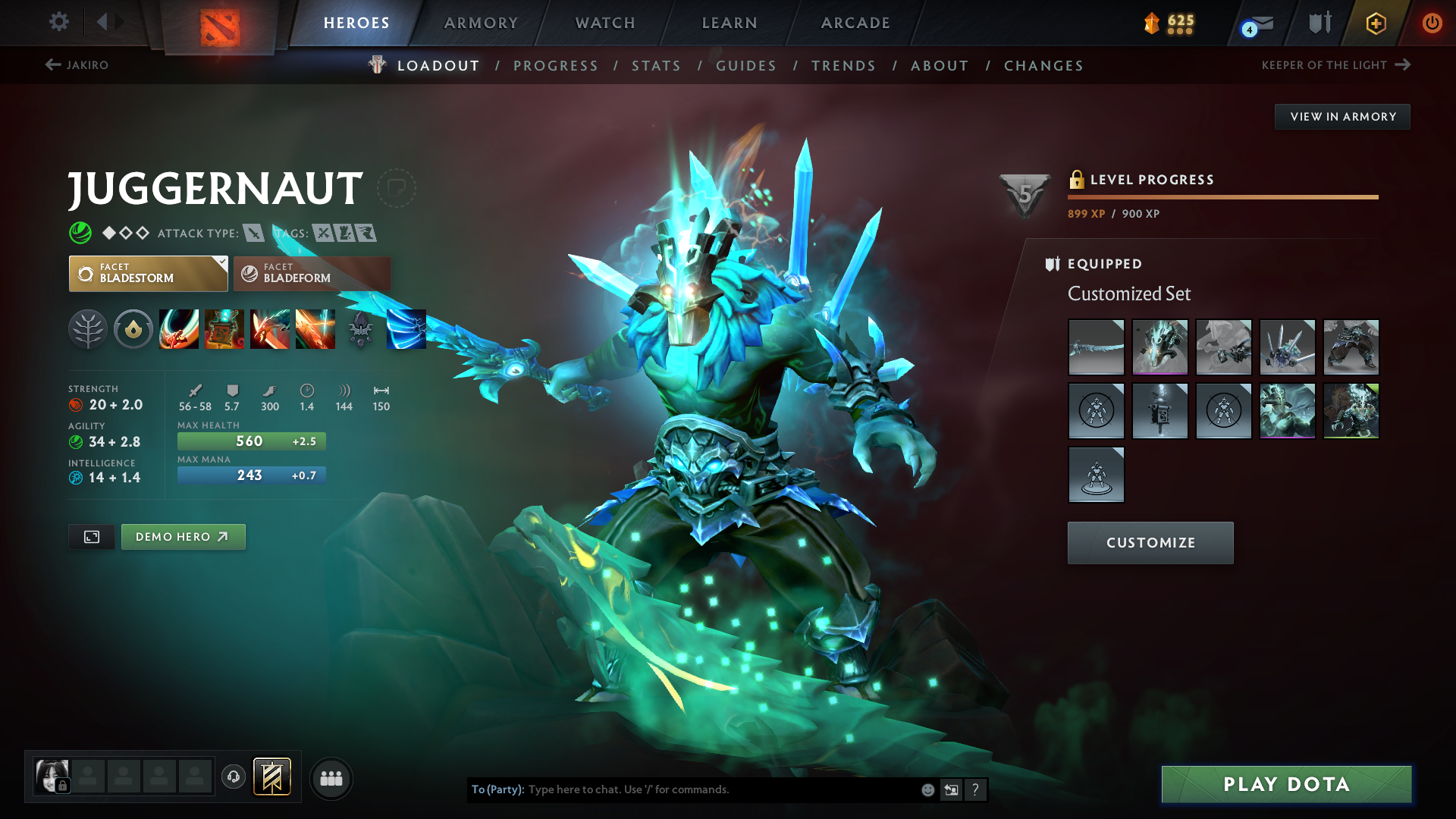Open the Blade Fury ability icon
The image size is (1456, 819).
179,329
